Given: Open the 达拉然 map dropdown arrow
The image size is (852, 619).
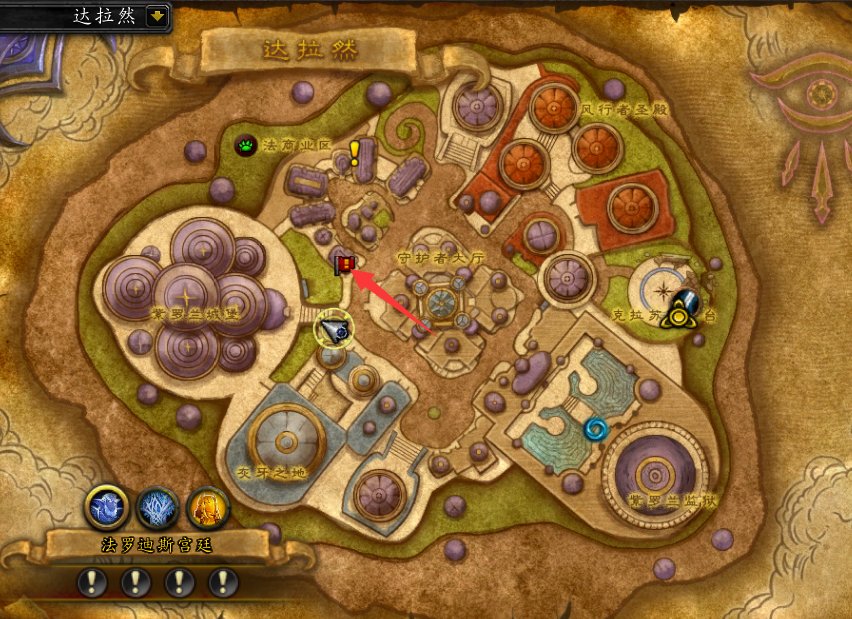Looking at the screenshot, I should [157, 16].
